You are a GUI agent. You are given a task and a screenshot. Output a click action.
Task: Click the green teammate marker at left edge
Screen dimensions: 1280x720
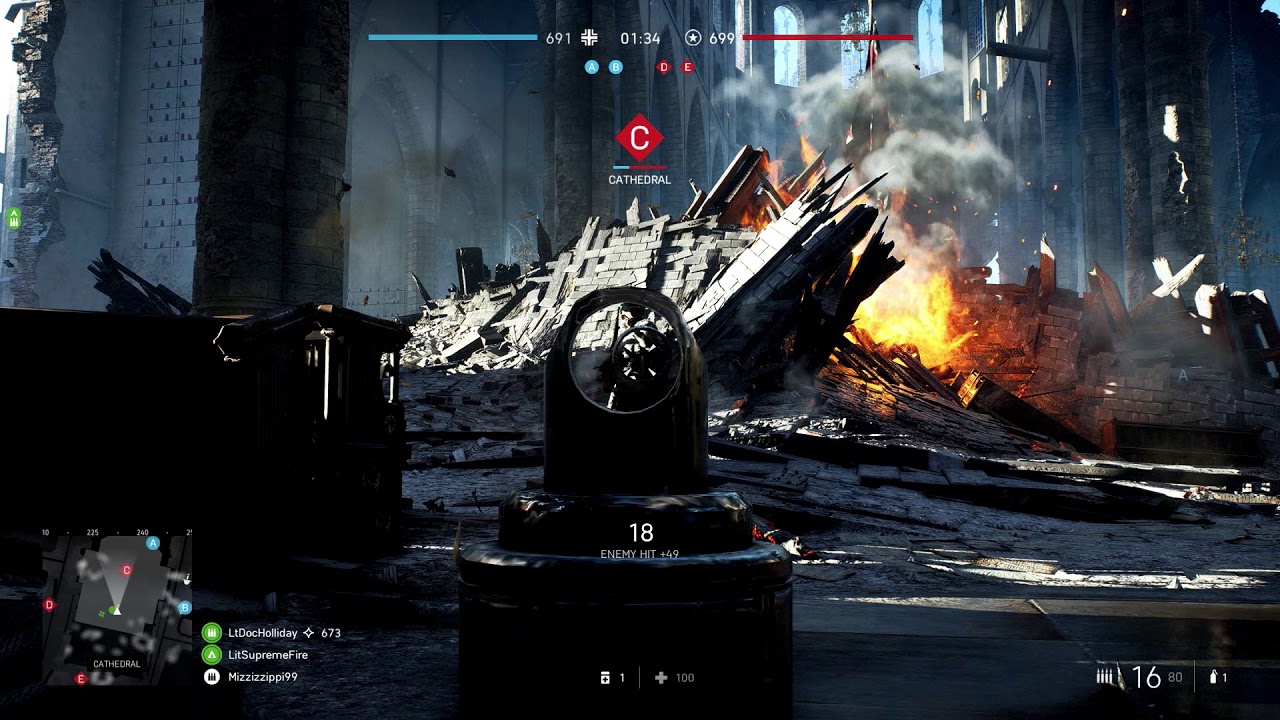coord(14,216)
